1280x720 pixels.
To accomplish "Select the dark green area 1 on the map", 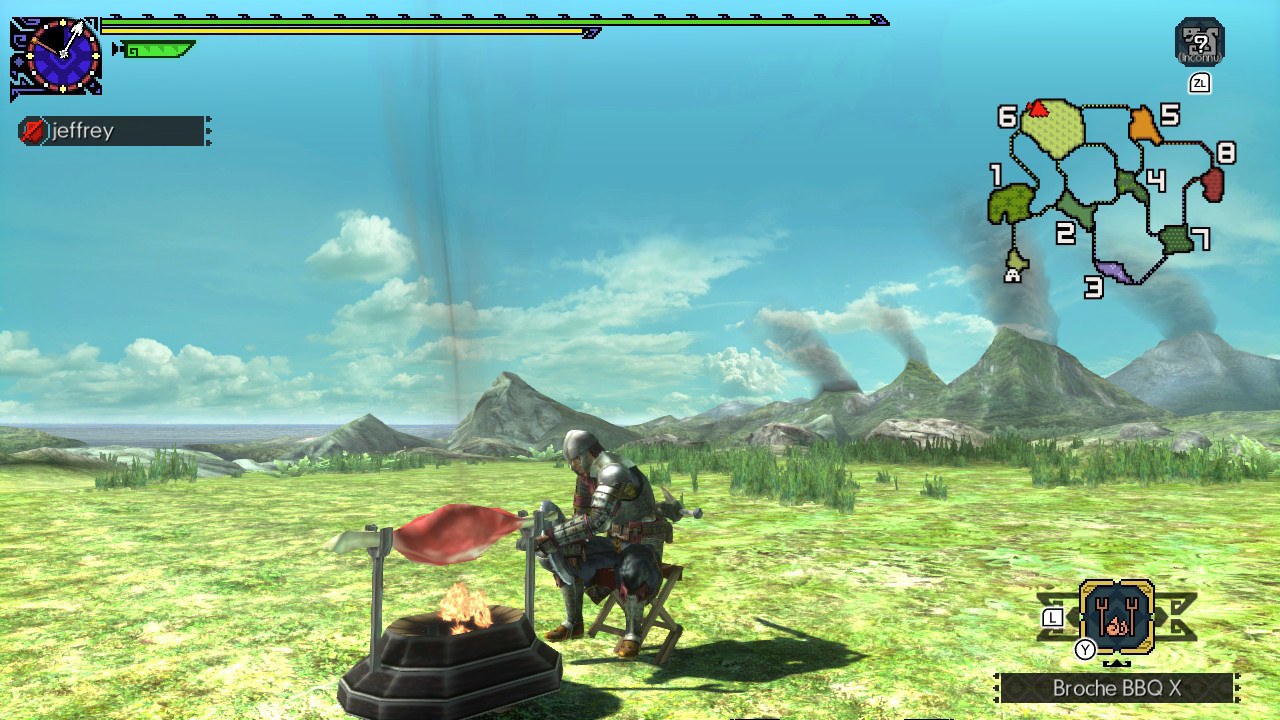I will [x=1010, y=204].
